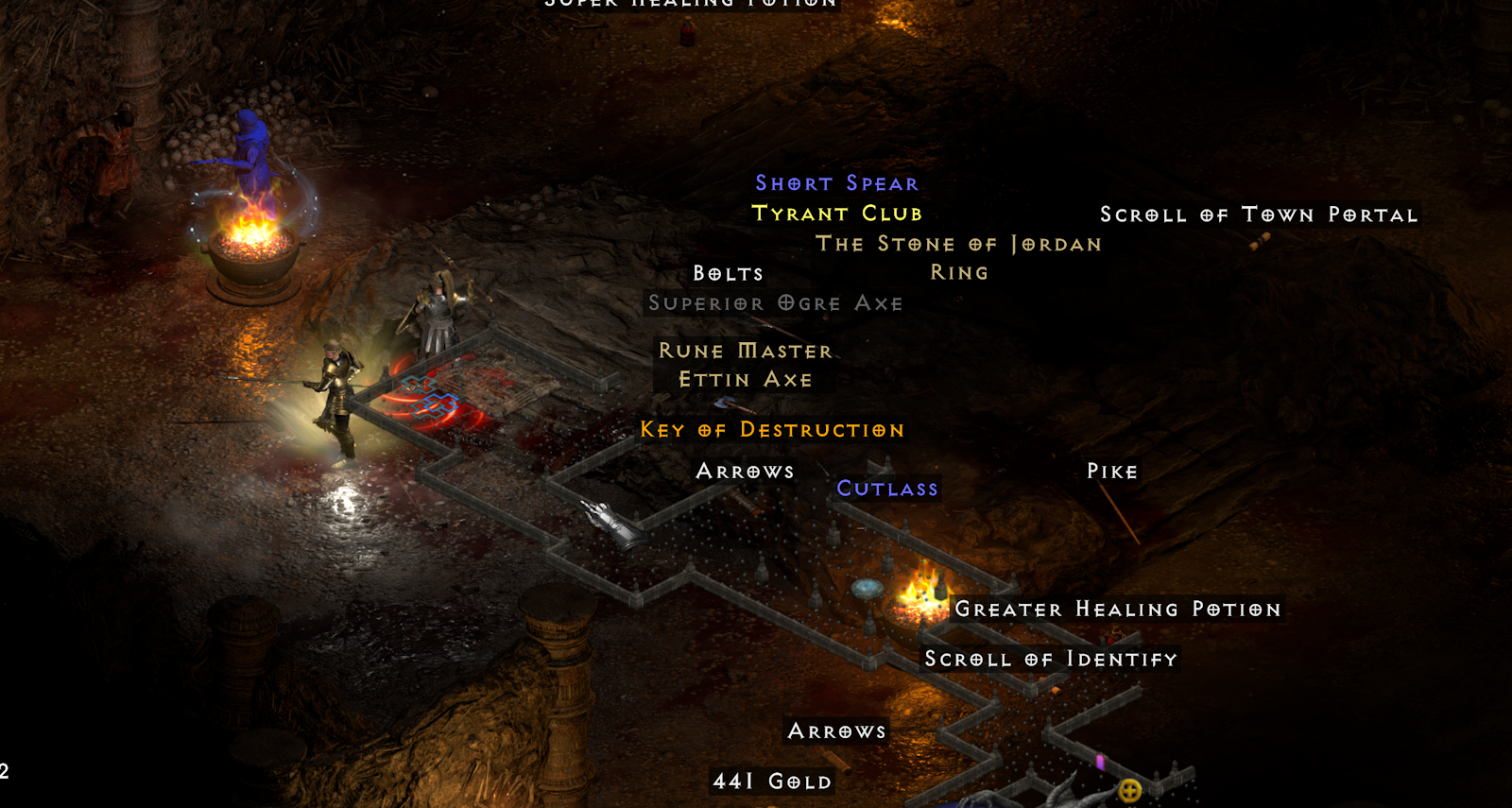
Task: Pick up the magic Short Spear
Action: (835, 182)
